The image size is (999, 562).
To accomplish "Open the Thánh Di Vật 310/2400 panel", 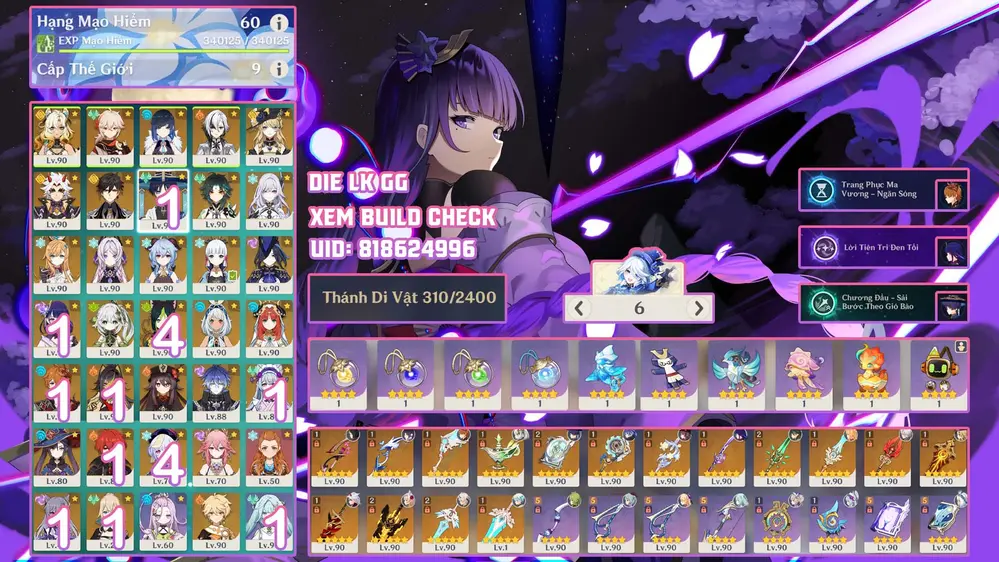I will pos(406,298).
